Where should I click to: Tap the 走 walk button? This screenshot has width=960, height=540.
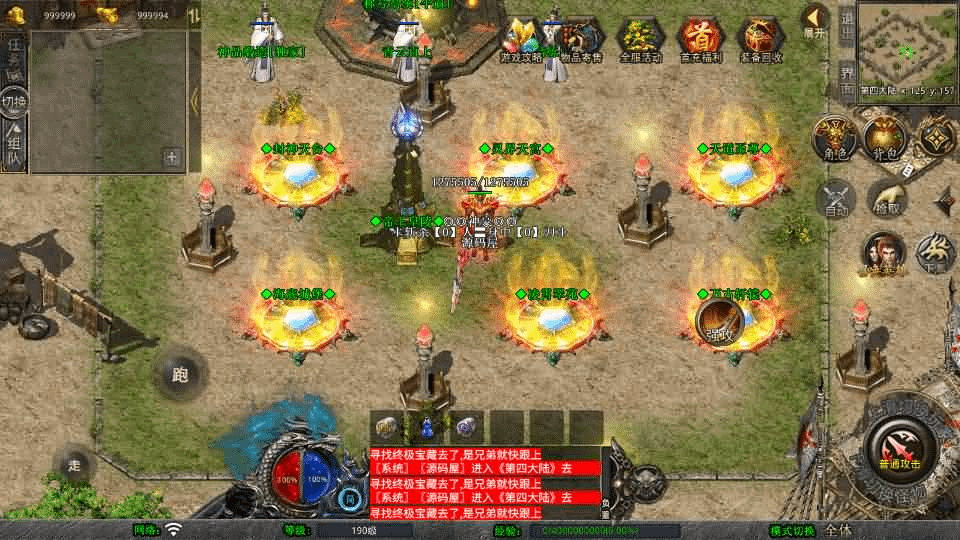pyautogui.click(x=75, y=464)
